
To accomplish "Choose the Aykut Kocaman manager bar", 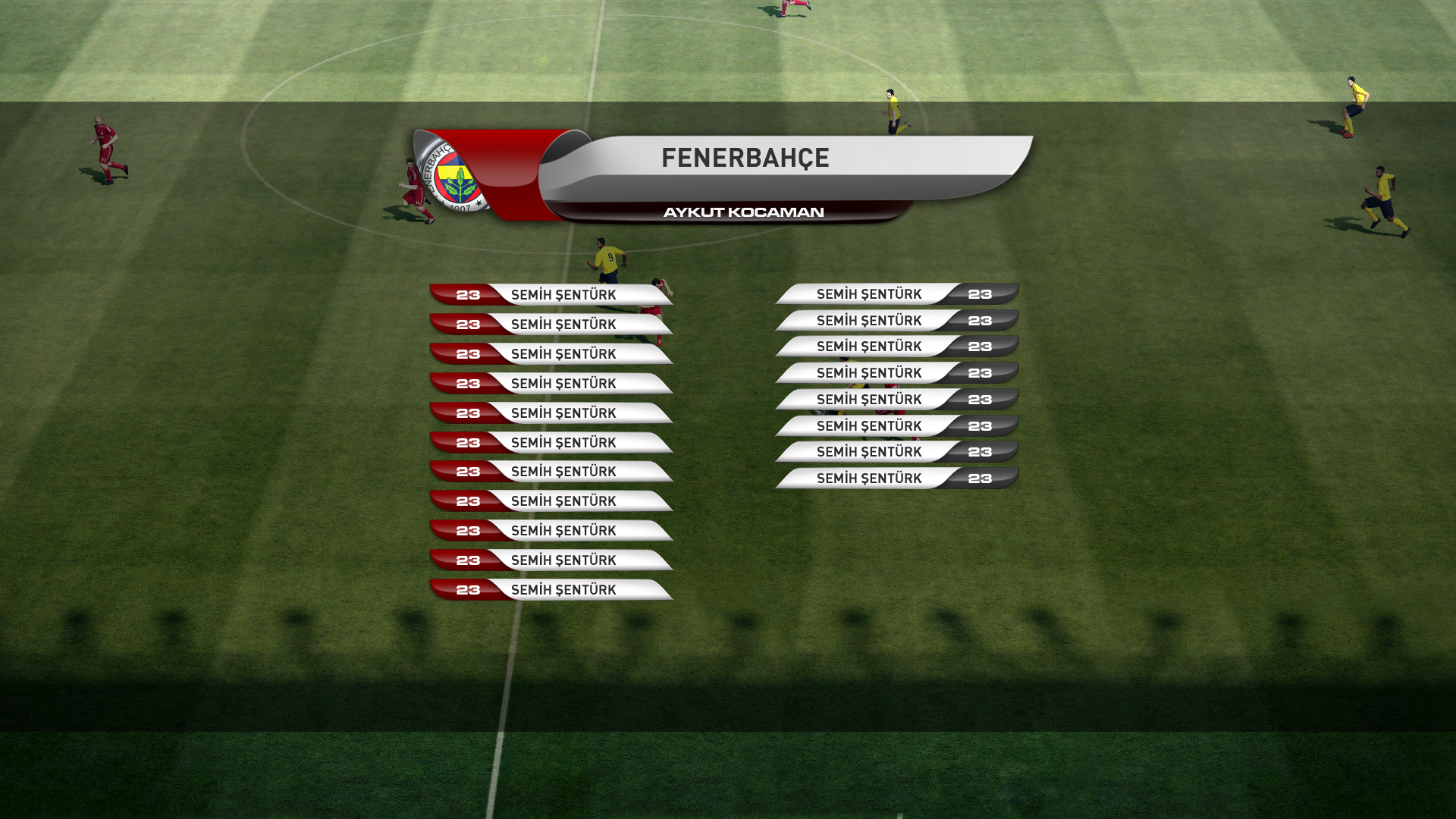I will [743, 212].
